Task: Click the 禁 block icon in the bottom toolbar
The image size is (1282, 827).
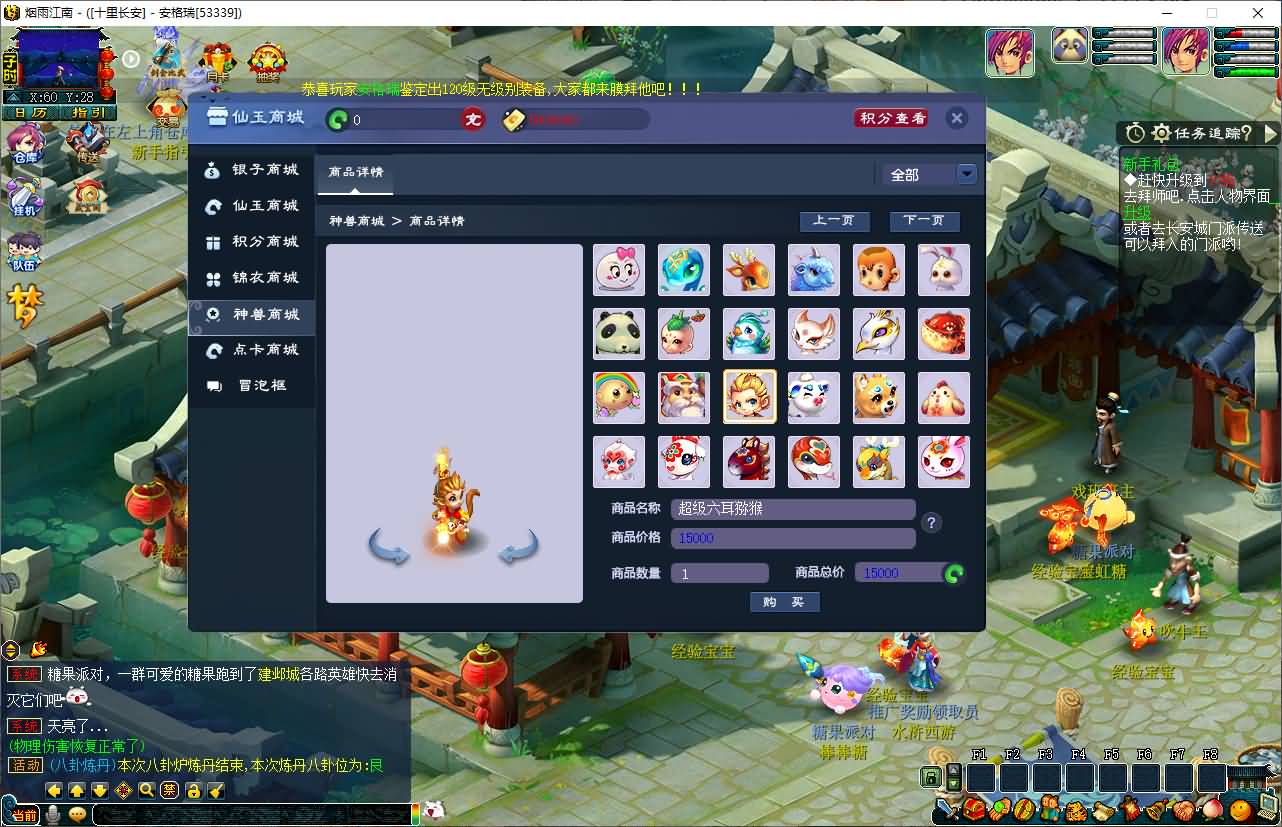Action: point(169,789)
